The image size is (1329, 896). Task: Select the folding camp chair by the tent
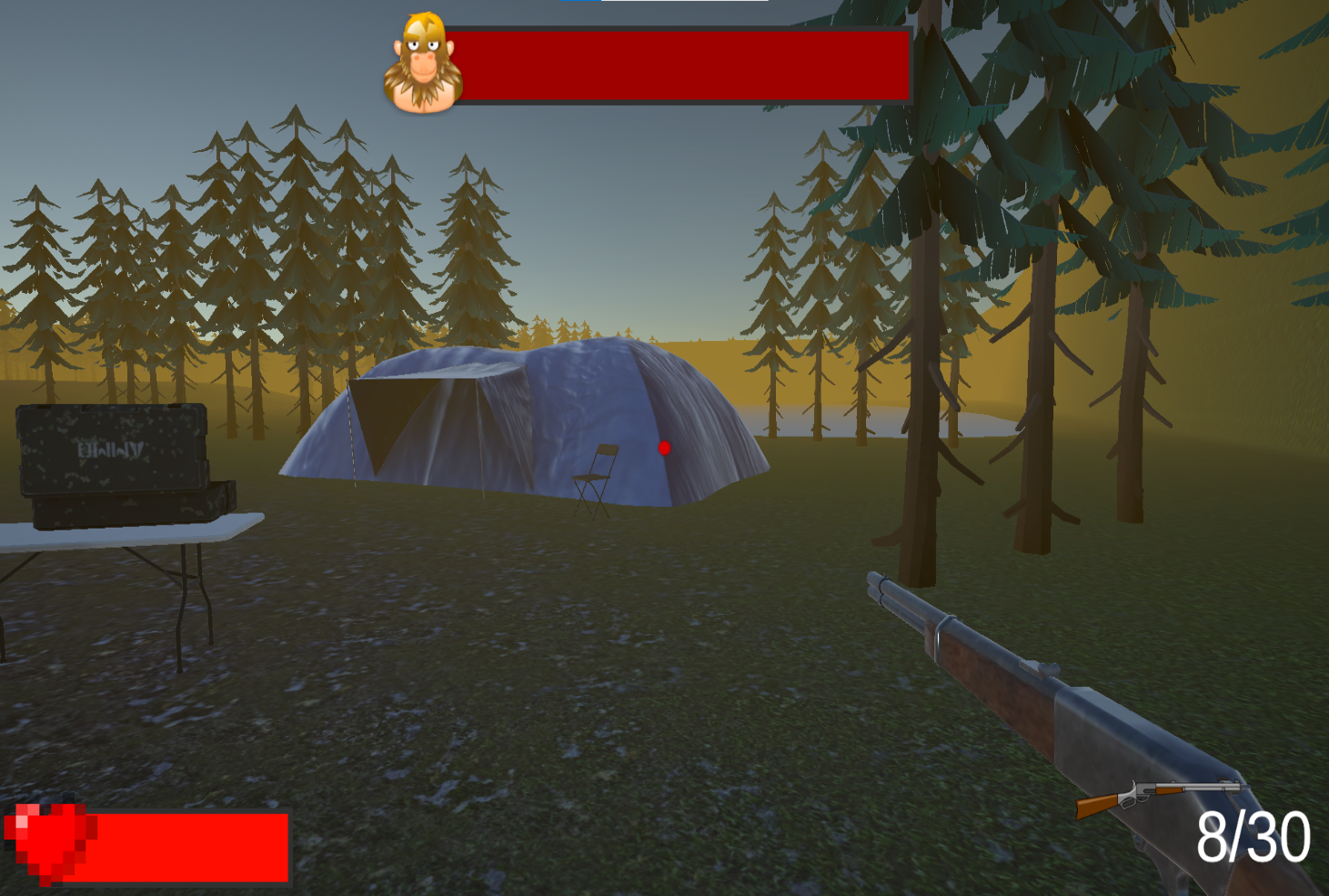coord(592,473)
